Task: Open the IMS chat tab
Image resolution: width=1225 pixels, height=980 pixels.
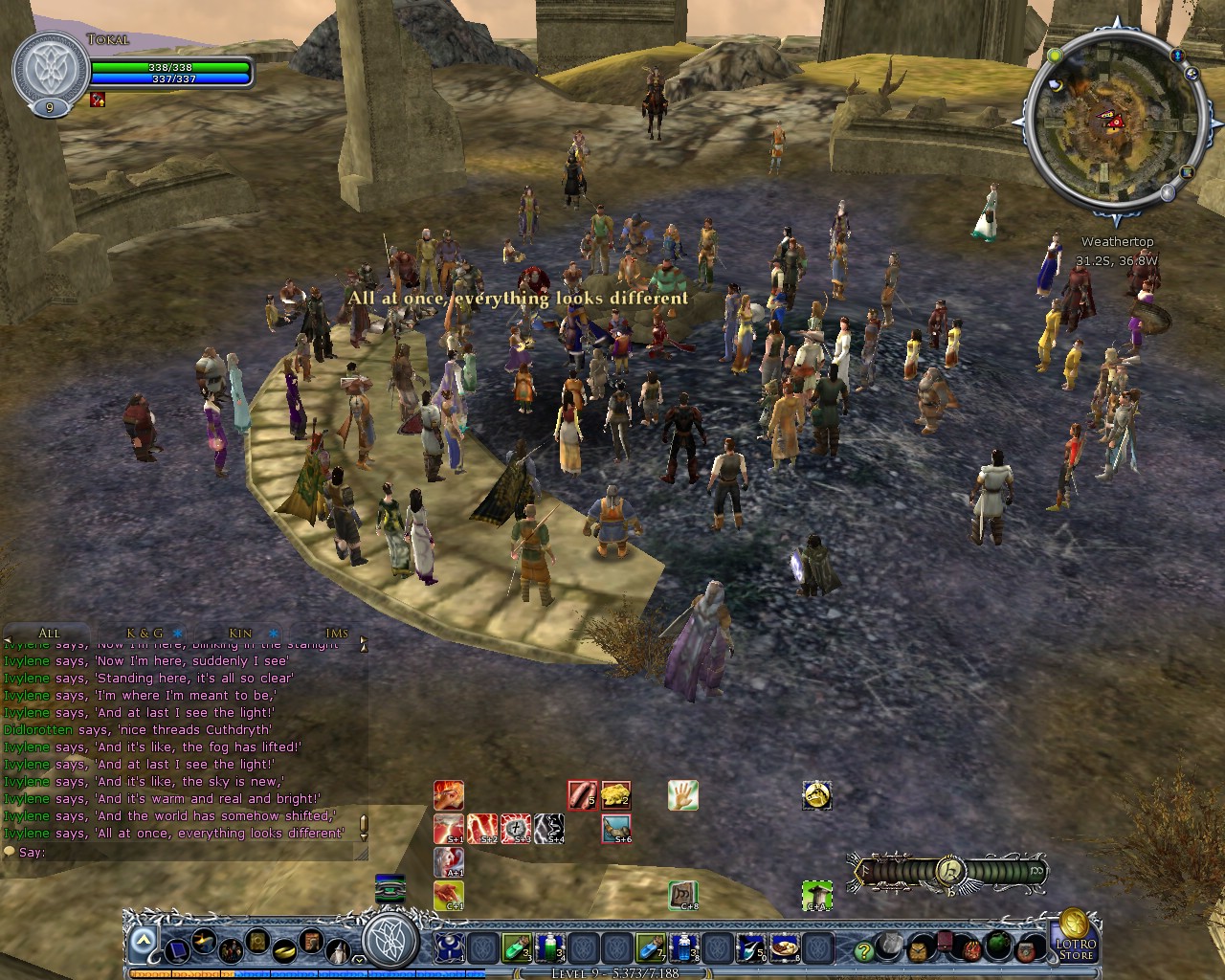Action: [x=336, y=633]
